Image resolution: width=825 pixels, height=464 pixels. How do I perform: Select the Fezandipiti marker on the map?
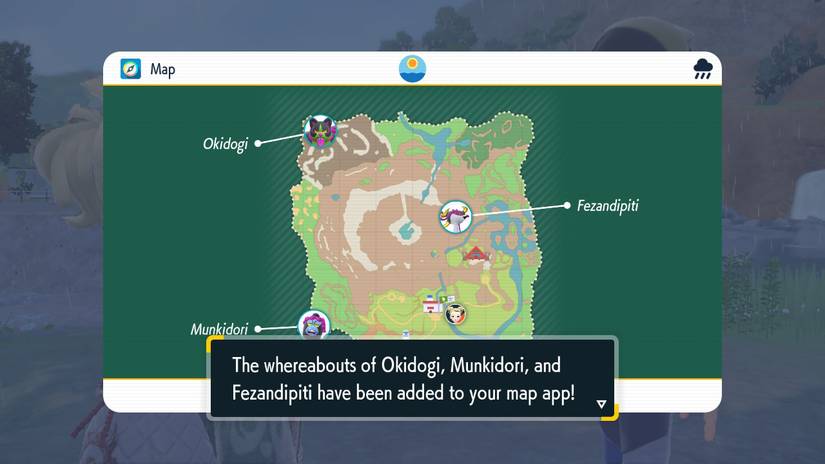(456, 216)
